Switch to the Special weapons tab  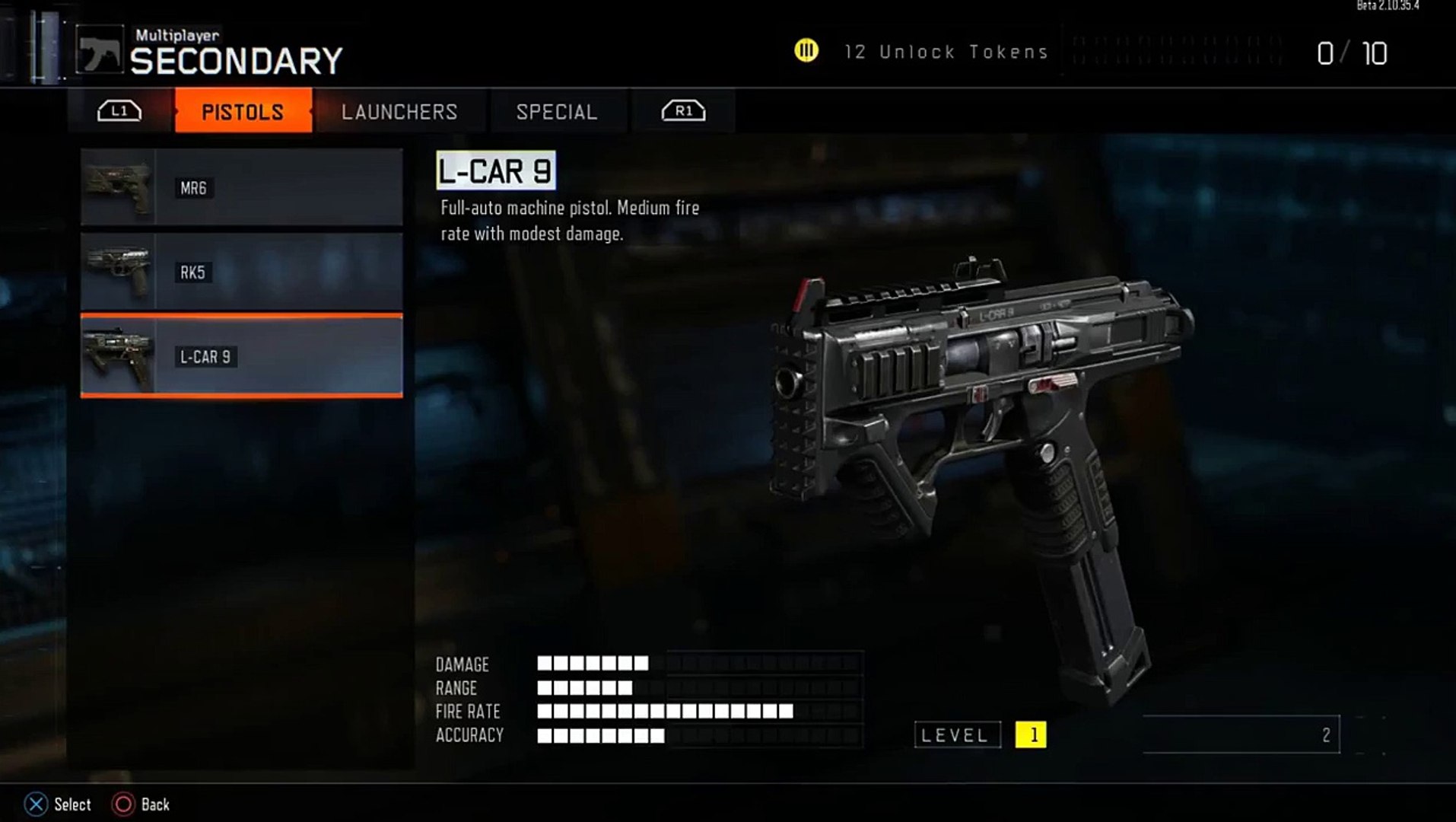557,112
